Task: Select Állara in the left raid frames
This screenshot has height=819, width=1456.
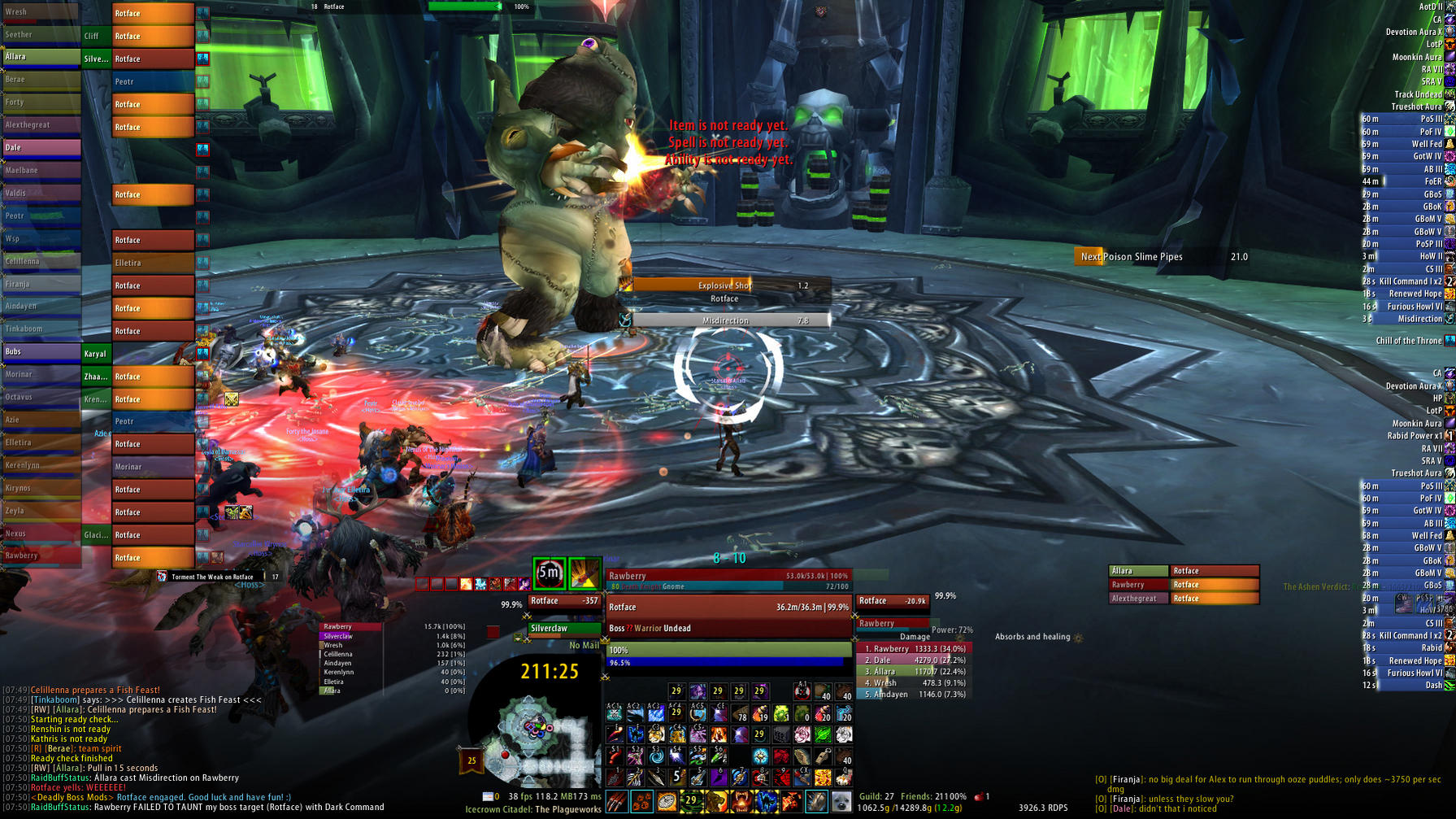Action: pyautogui.click(x=41, y=57)
